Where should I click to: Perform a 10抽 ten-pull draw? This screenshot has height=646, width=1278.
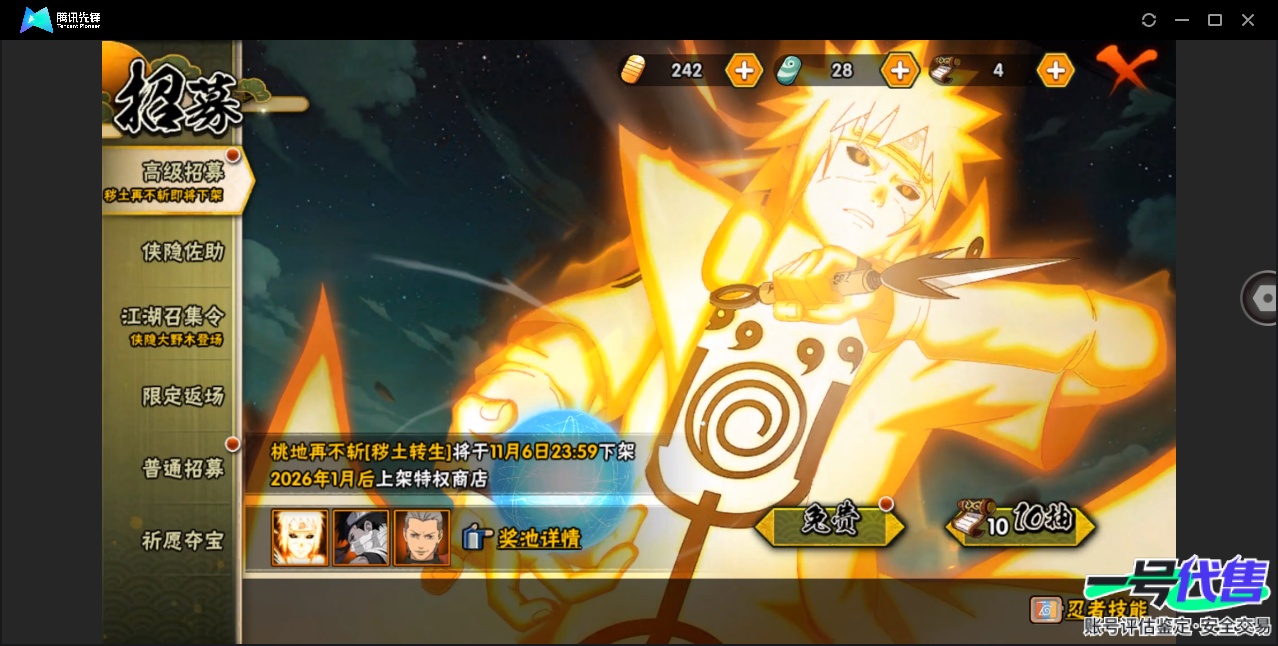click(x=1020, y=523)
